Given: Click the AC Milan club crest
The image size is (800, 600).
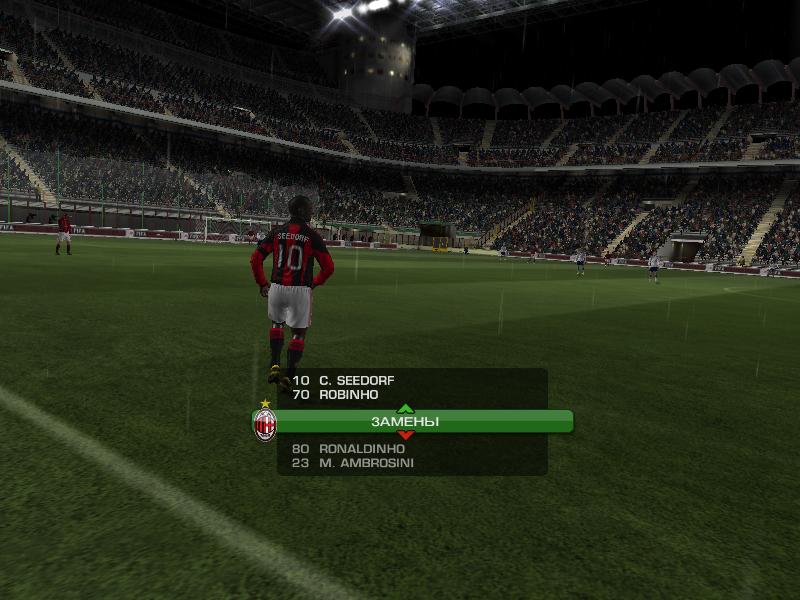Looking at the screenshot, I should click(x=265, y=424).
